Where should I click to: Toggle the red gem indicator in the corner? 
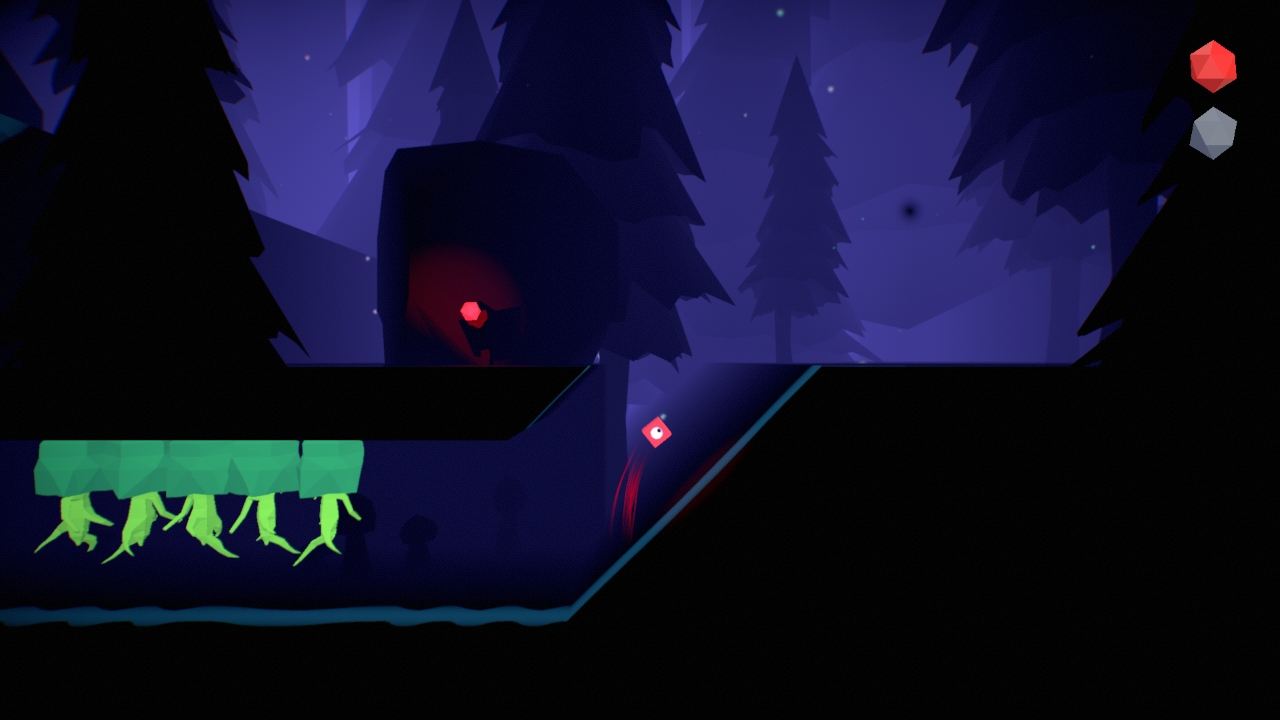click(1213, 66)
